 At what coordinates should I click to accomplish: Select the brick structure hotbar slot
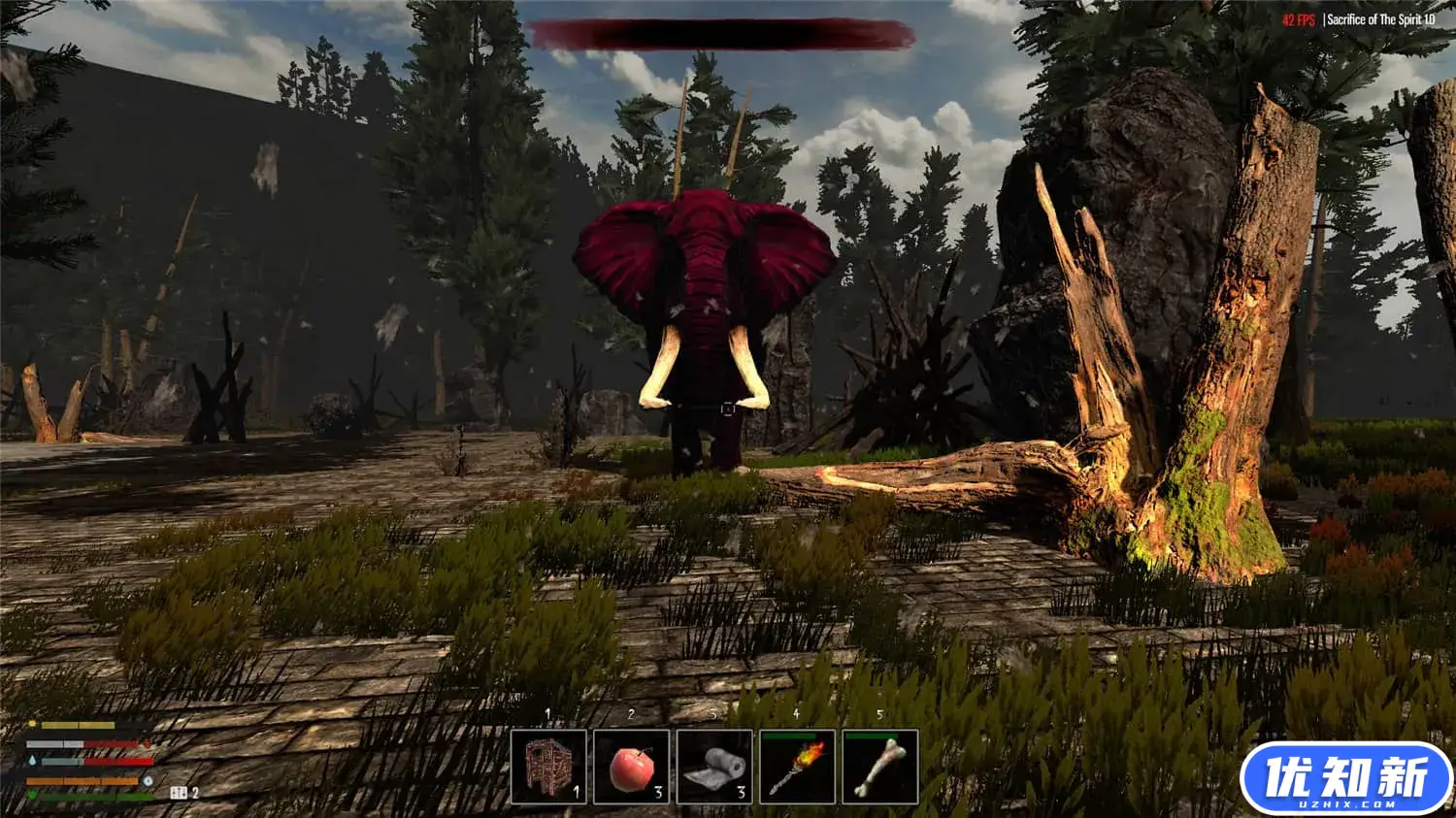548,767
